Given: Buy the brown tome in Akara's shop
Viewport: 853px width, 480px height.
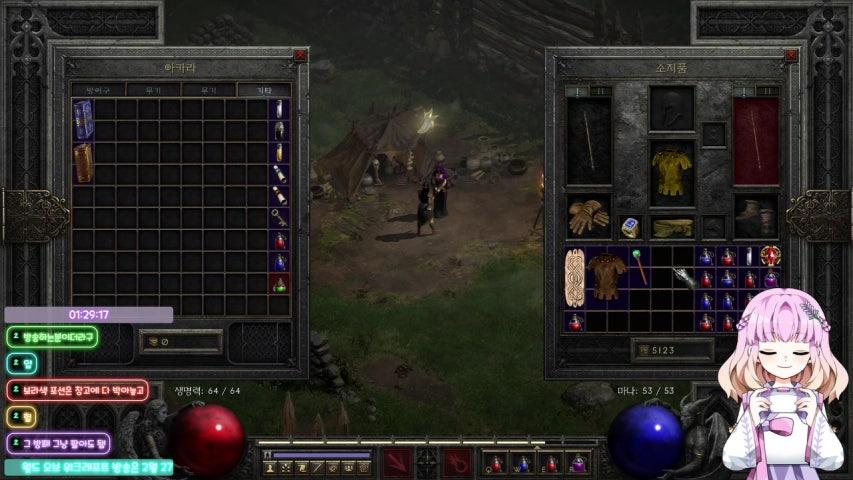Looking at the screenshot, I should tap(83, 163).
